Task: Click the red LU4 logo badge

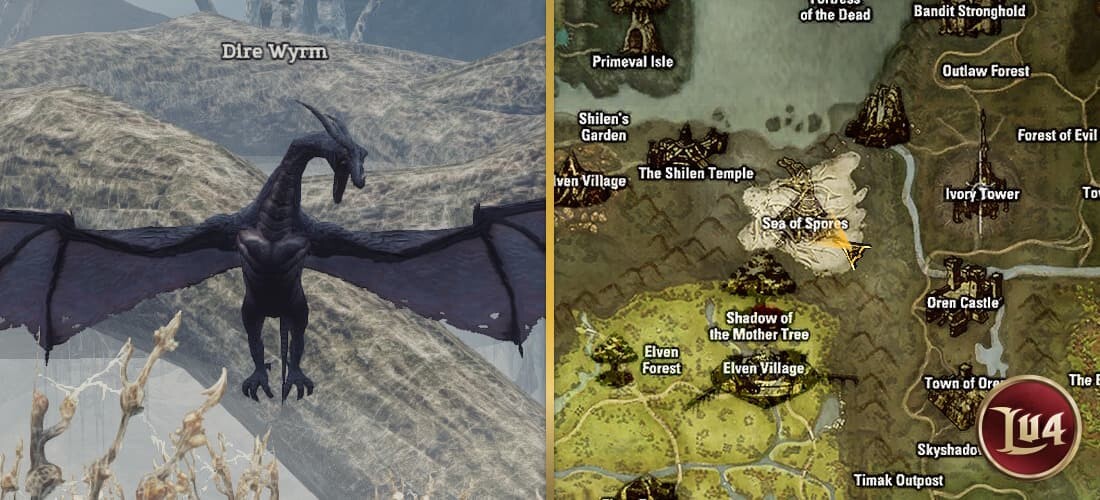Action: coord(1032,427)
